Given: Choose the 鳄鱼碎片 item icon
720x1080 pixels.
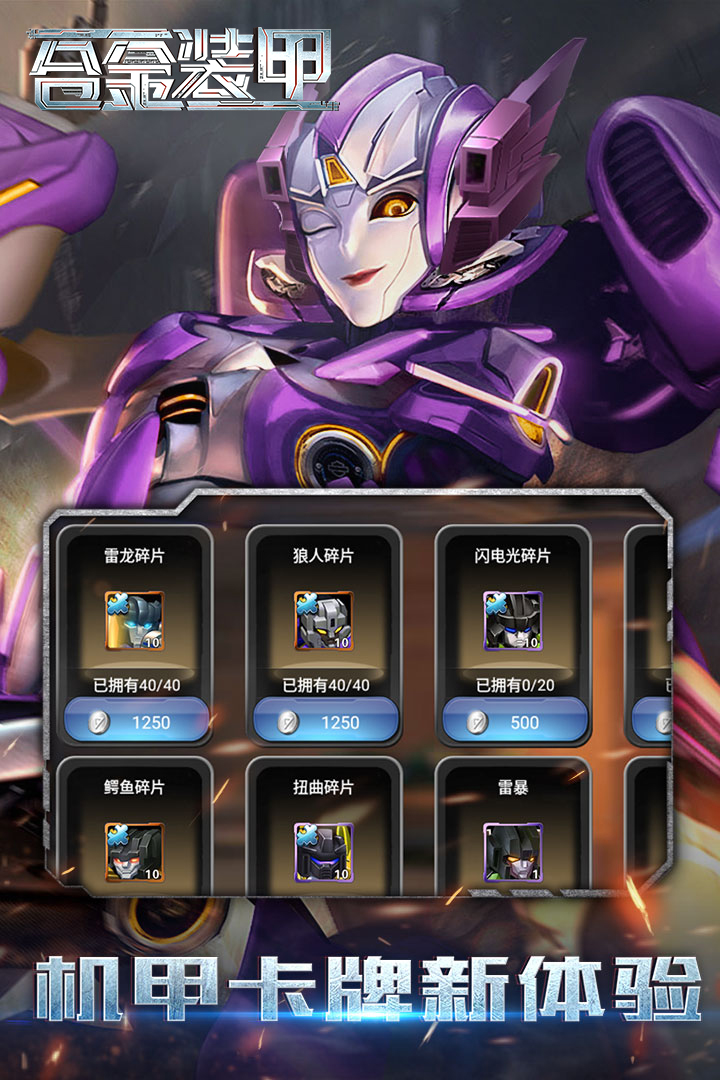Looking at the screenshot, I should pyautogui.click(x=134, y=852).
